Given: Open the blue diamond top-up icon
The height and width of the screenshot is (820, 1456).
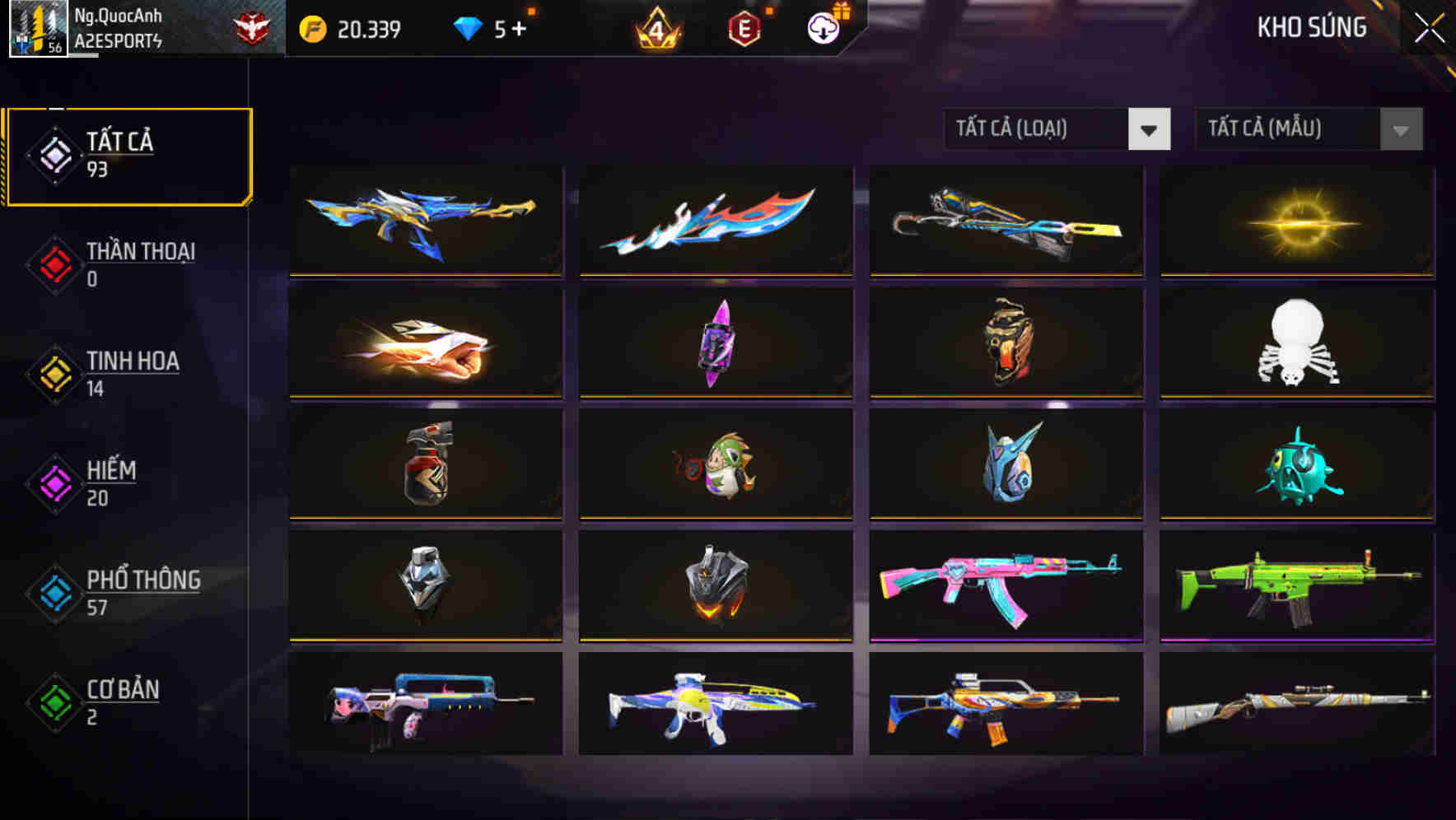Looking at the screenshot, I should click(x=469, y=27).
